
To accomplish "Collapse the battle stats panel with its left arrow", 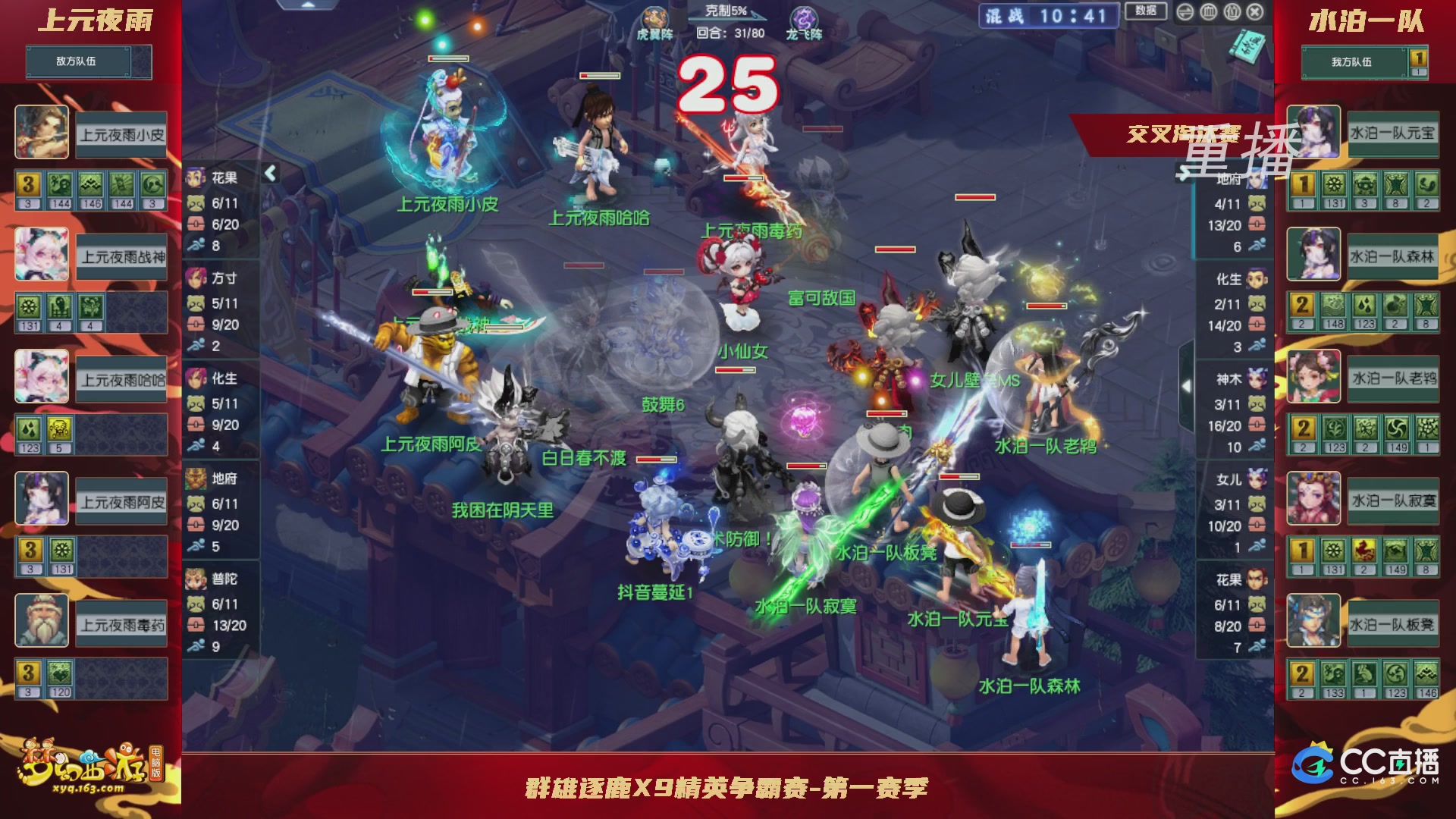I will [269, 173].
